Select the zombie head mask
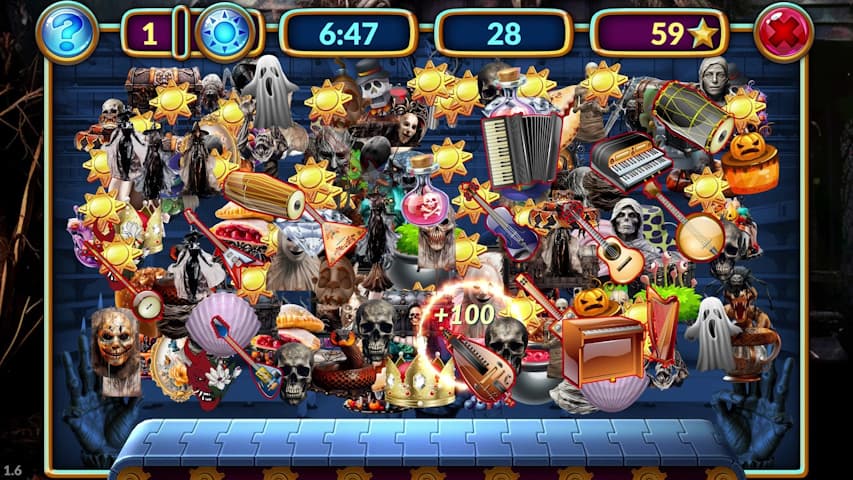The height and width of the screenshot is (480, 853). [116, 342]
